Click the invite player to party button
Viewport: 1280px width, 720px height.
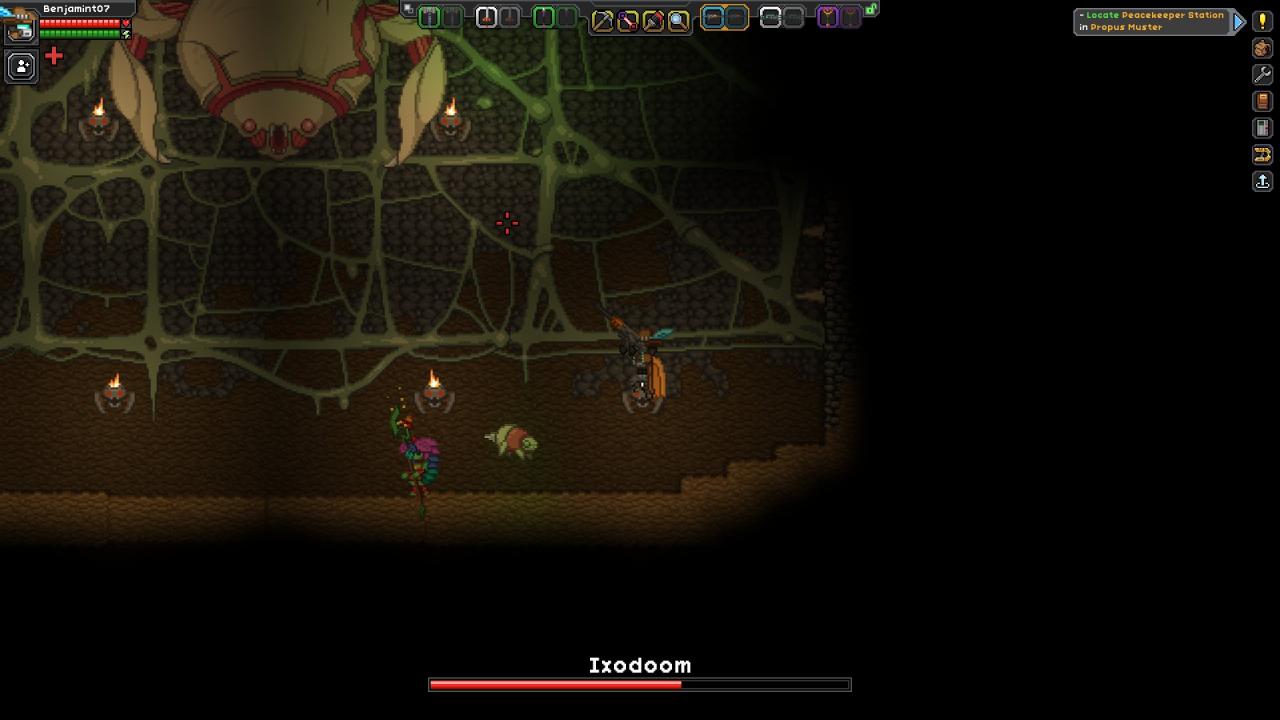click(x=22, y=66)
